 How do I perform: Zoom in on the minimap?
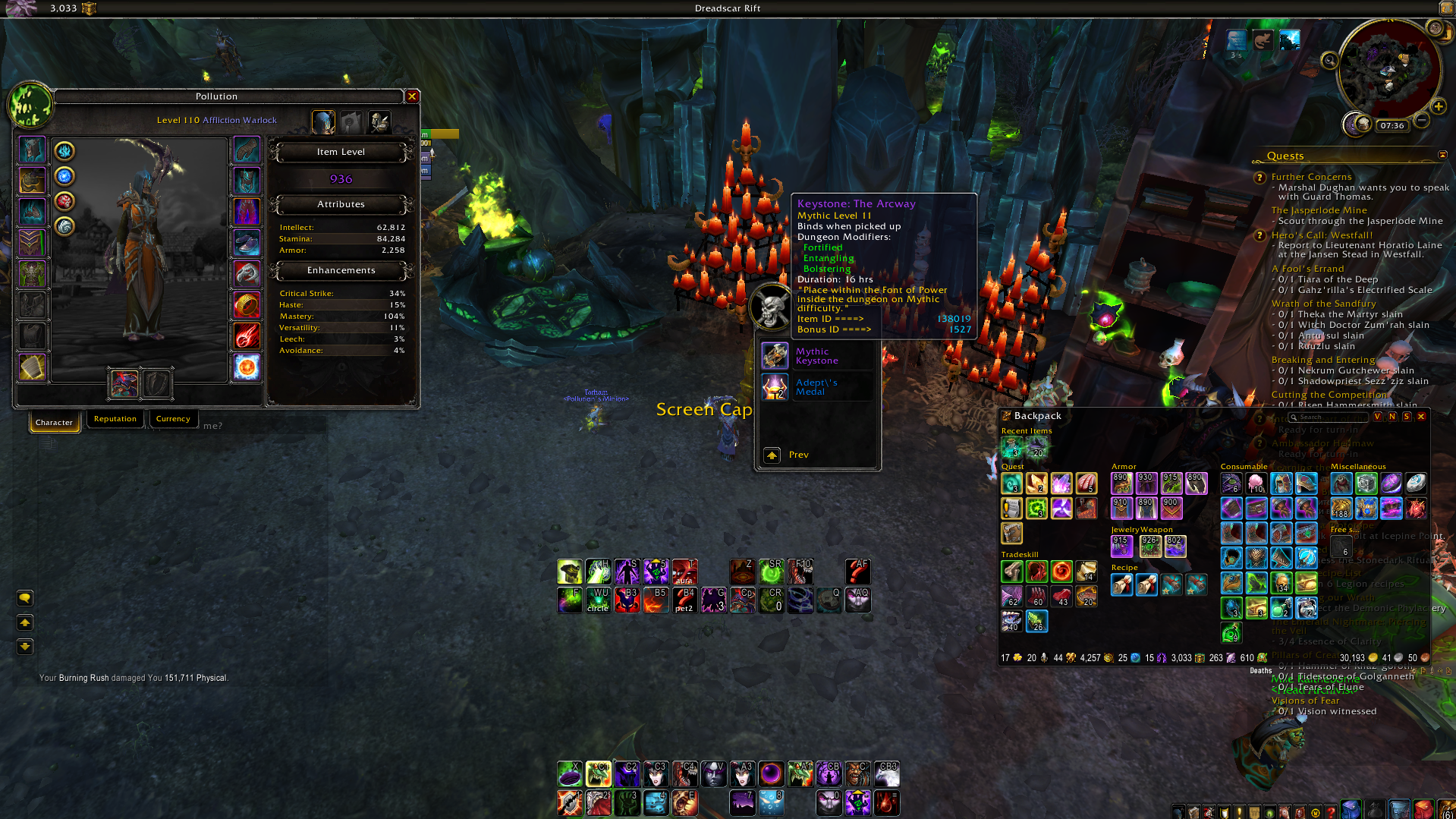click(x=1438, y=106)
